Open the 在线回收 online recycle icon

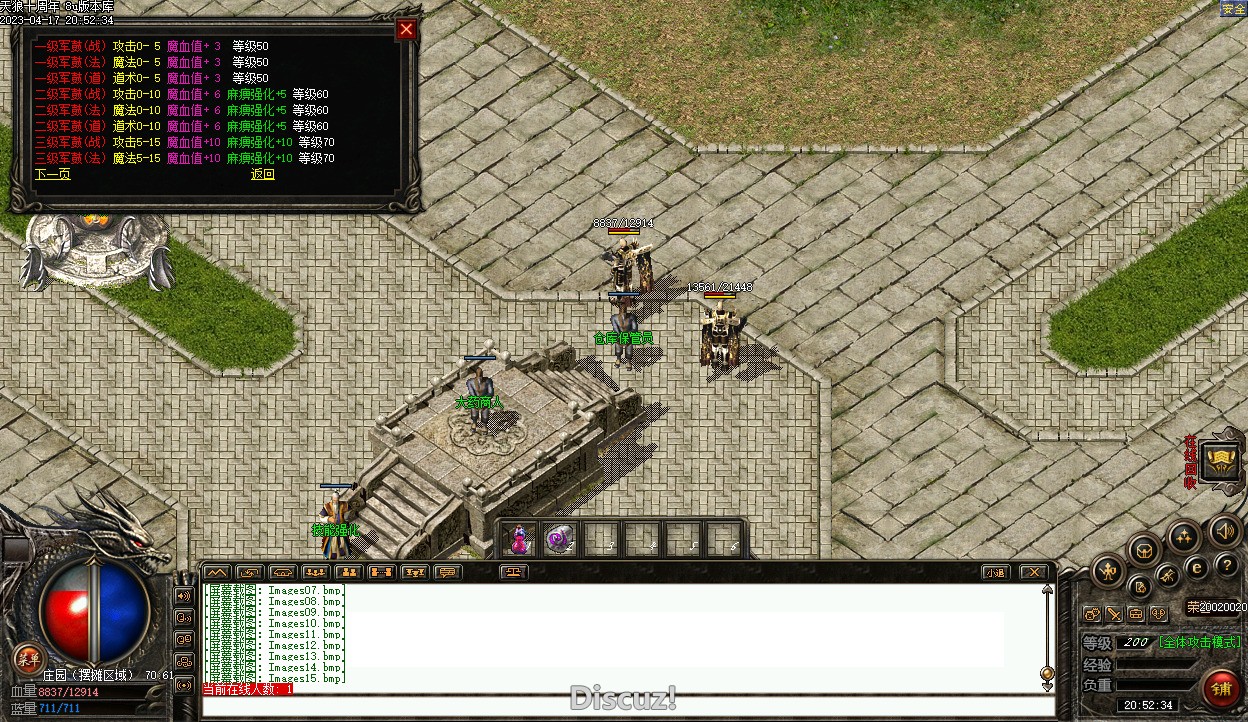pyautogui.click(x=1221, y=461)
